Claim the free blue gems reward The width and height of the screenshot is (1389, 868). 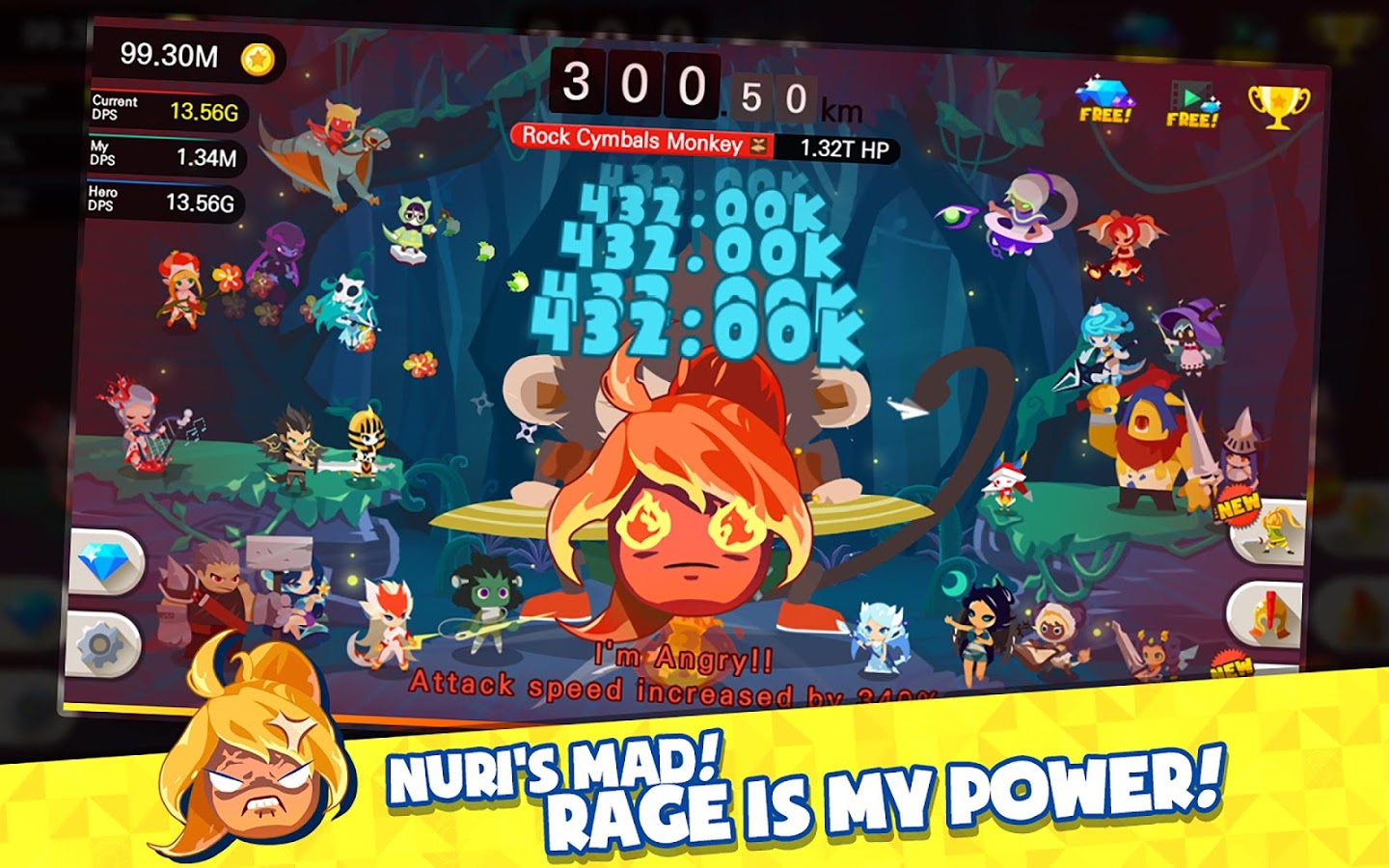[1105, 100]
